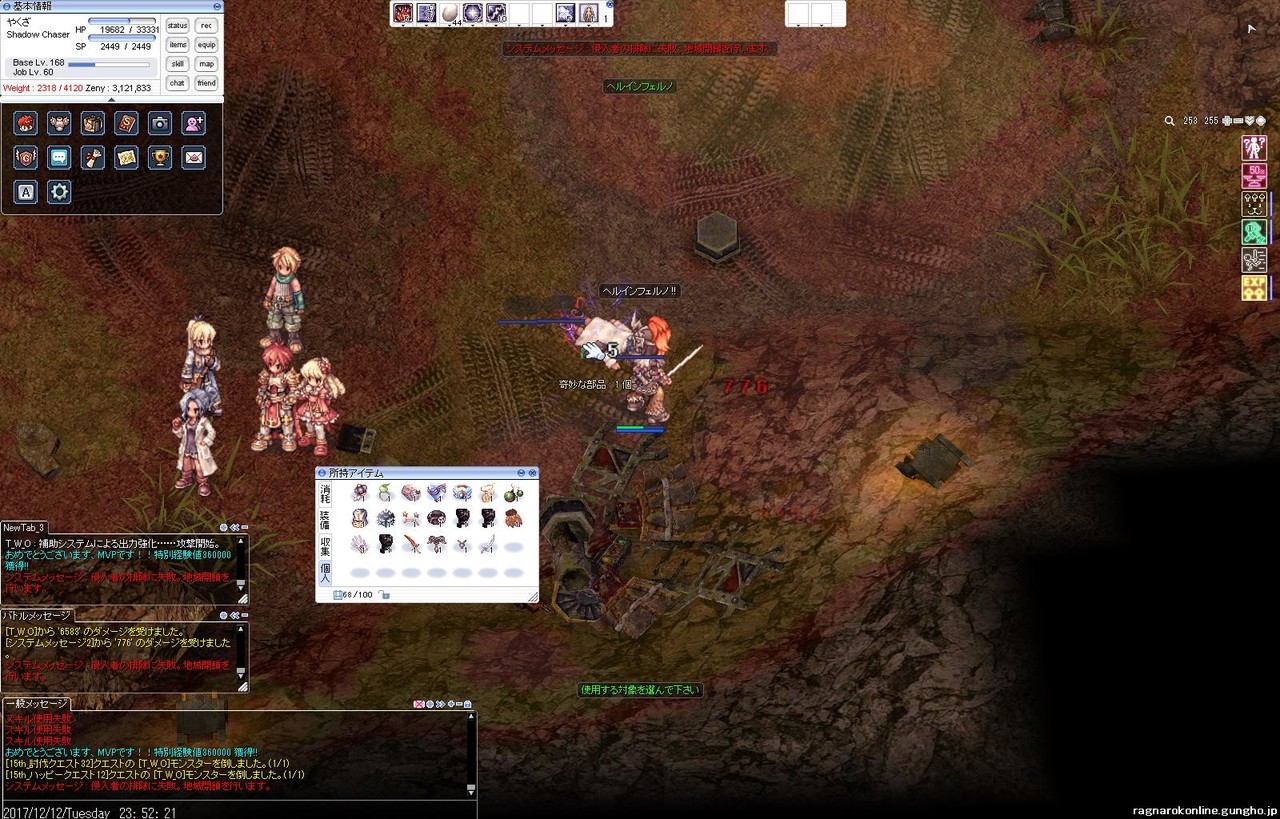Screen dimensions: 1280x819
Task: Open the gear settings icon
Action: click(59, 192)
